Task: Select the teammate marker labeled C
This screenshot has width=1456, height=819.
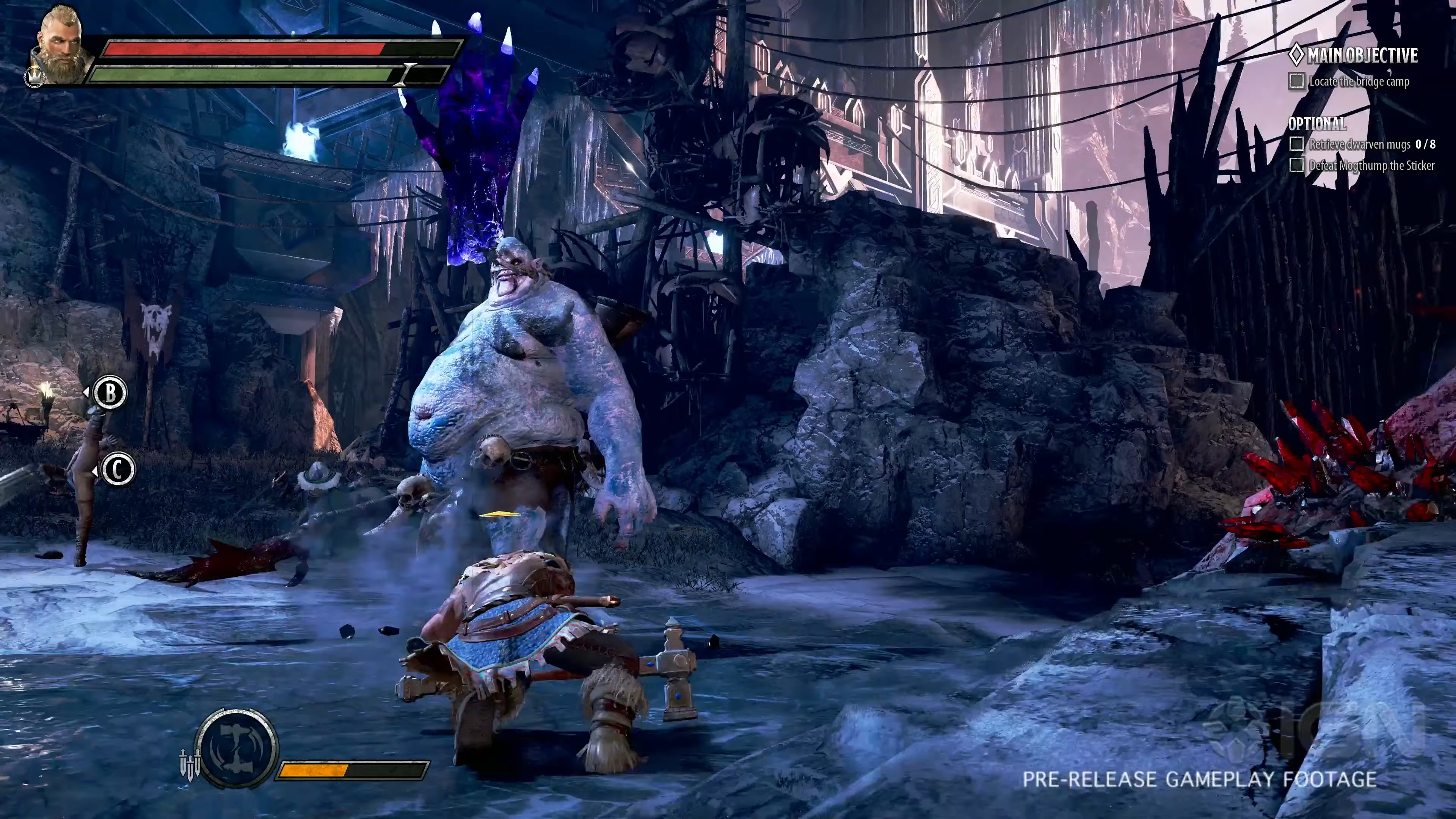Action: click(118, 470)
